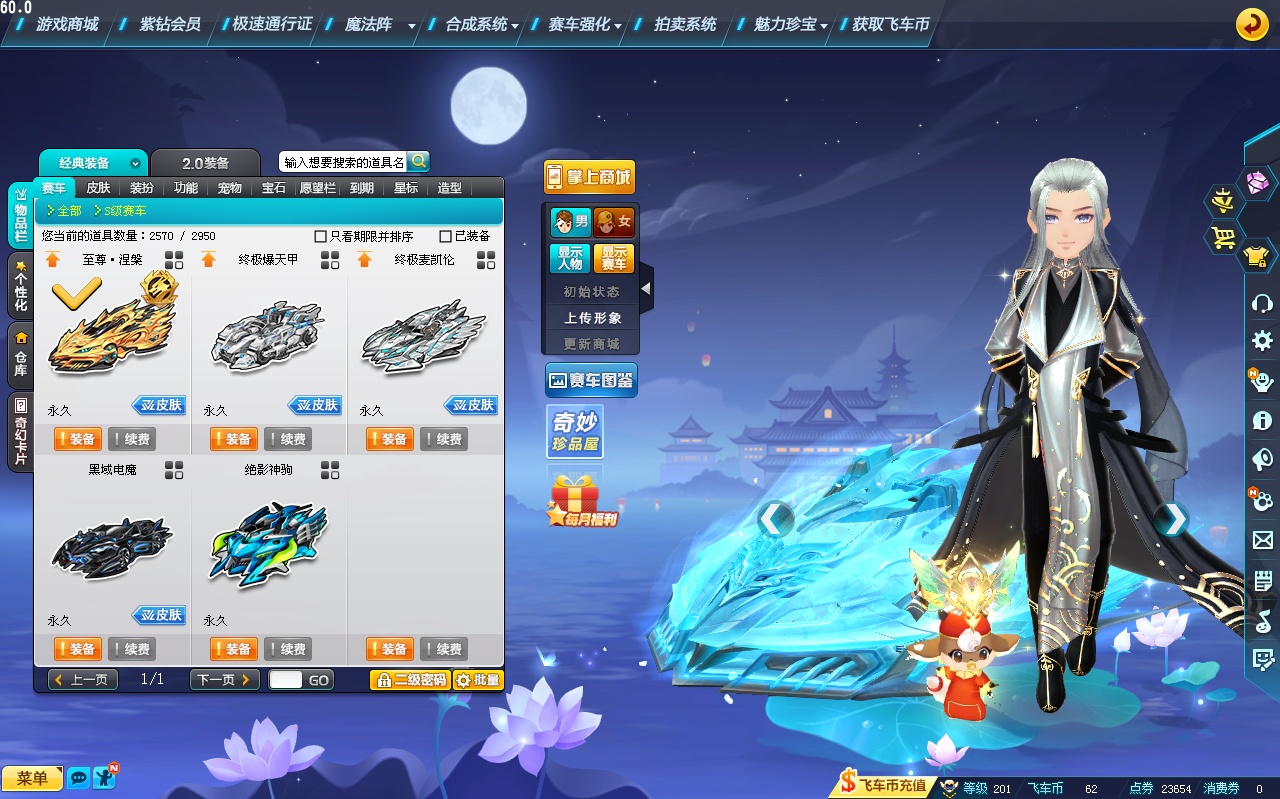Screen dimensions: 1280x799
Task: Toggle the 只看期限并排序 checkbox
Action: click(321, 237)
